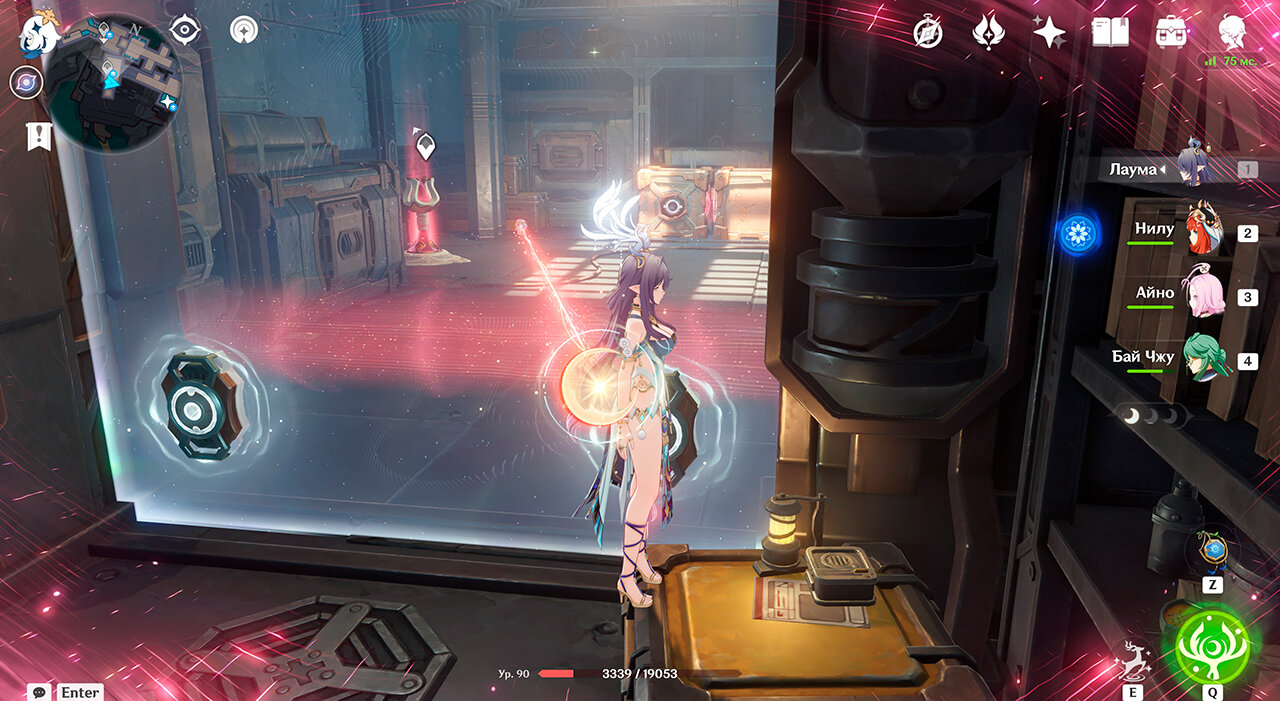Activate the eye-shaped sight icon
1280x701 pixels.
click(x=185, y=30)
